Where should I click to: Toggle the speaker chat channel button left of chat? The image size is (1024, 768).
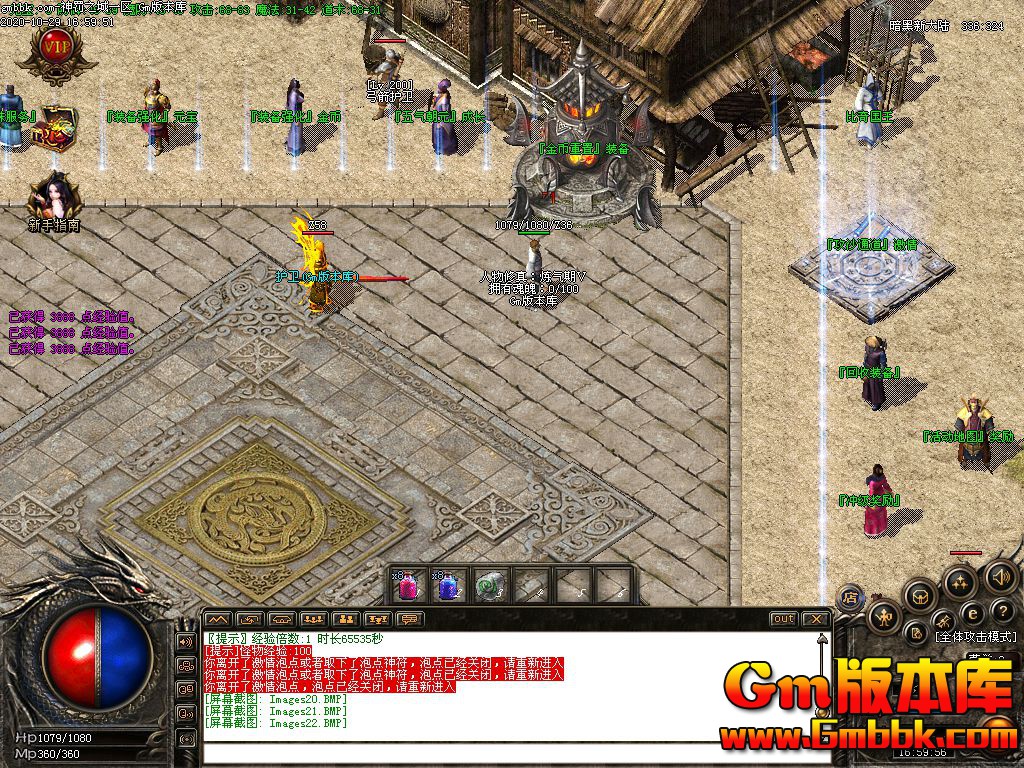point(185,641)
